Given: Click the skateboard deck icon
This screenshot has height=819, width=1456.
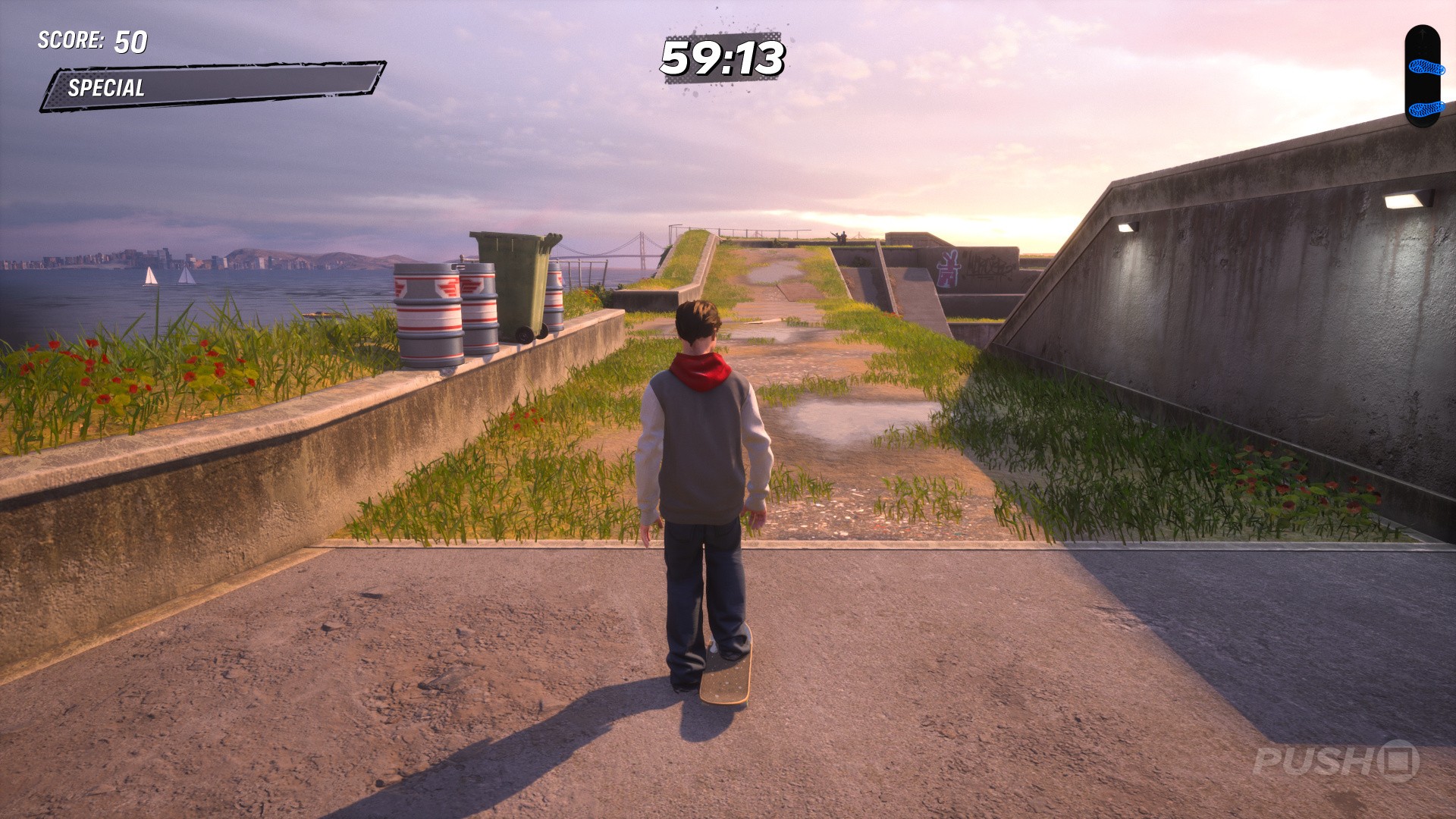Looking at the screenshot, I should tap(1421, 76).
